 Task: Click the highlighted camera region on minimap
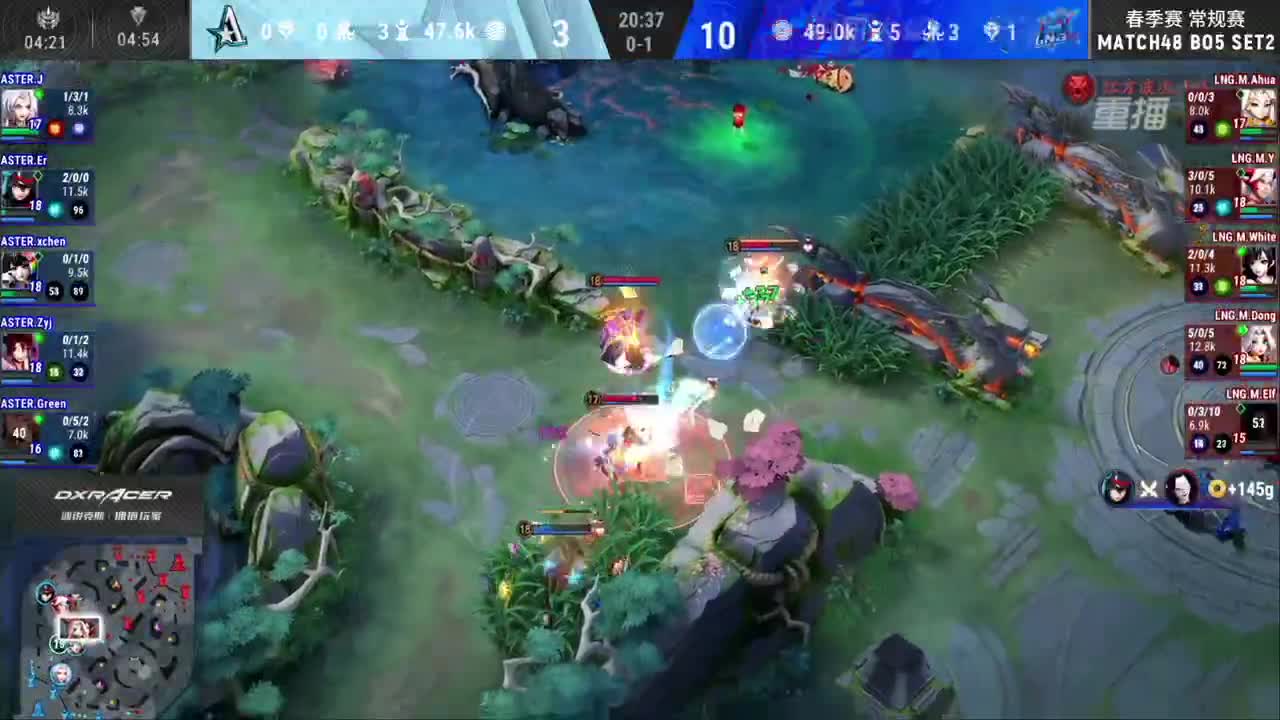click(80, 628)
